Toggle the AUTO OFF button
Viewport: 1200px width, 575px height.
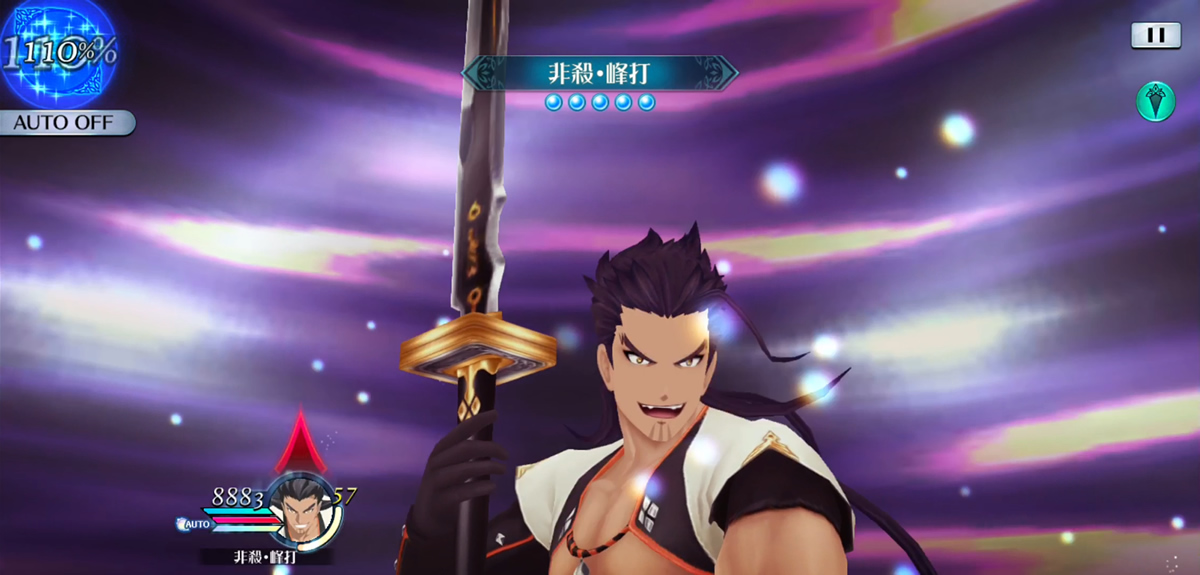tap(66, 123)
